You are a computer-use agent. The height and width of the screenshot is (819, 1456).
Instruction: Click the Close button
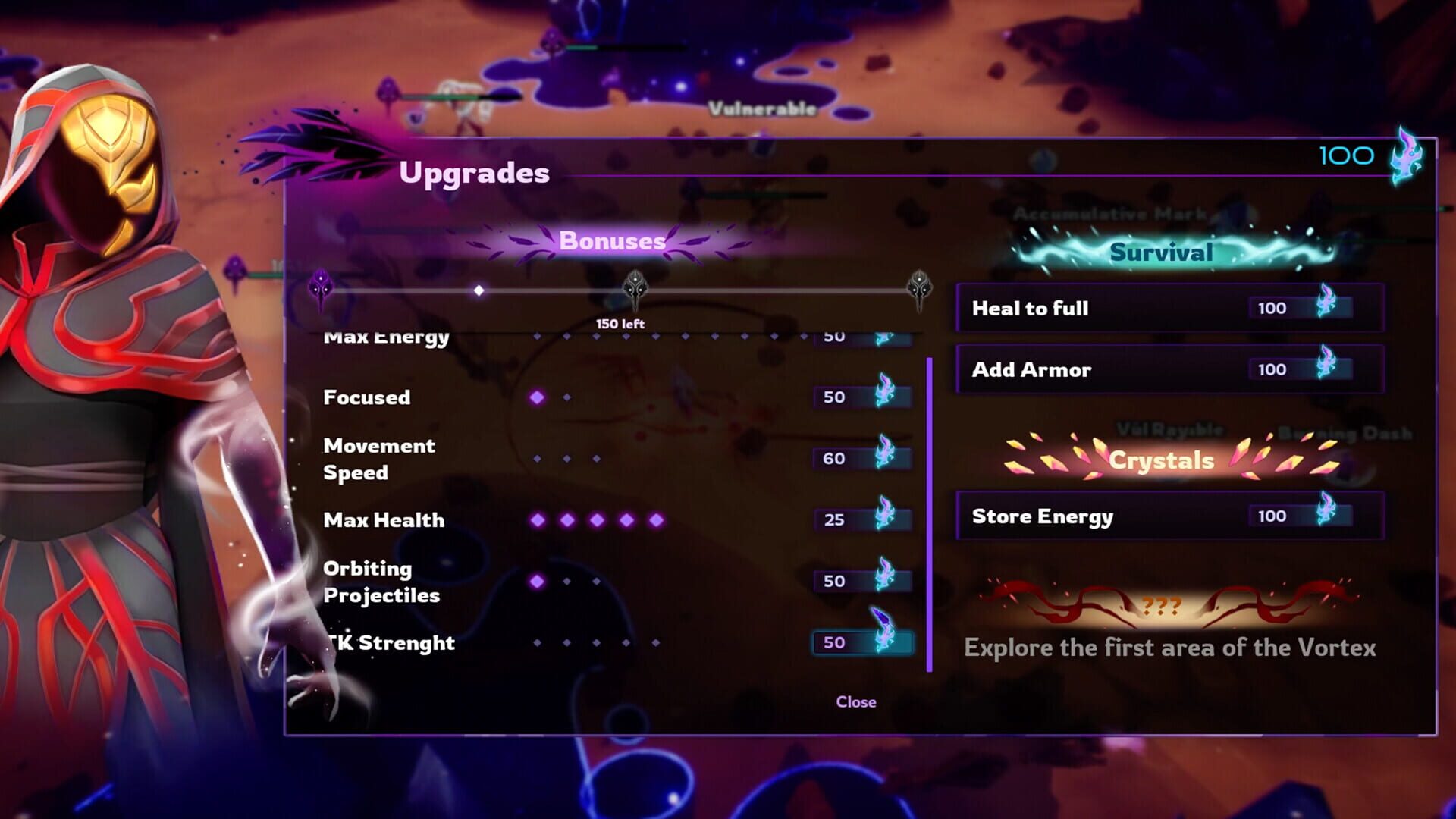click(x=855, y=701)
